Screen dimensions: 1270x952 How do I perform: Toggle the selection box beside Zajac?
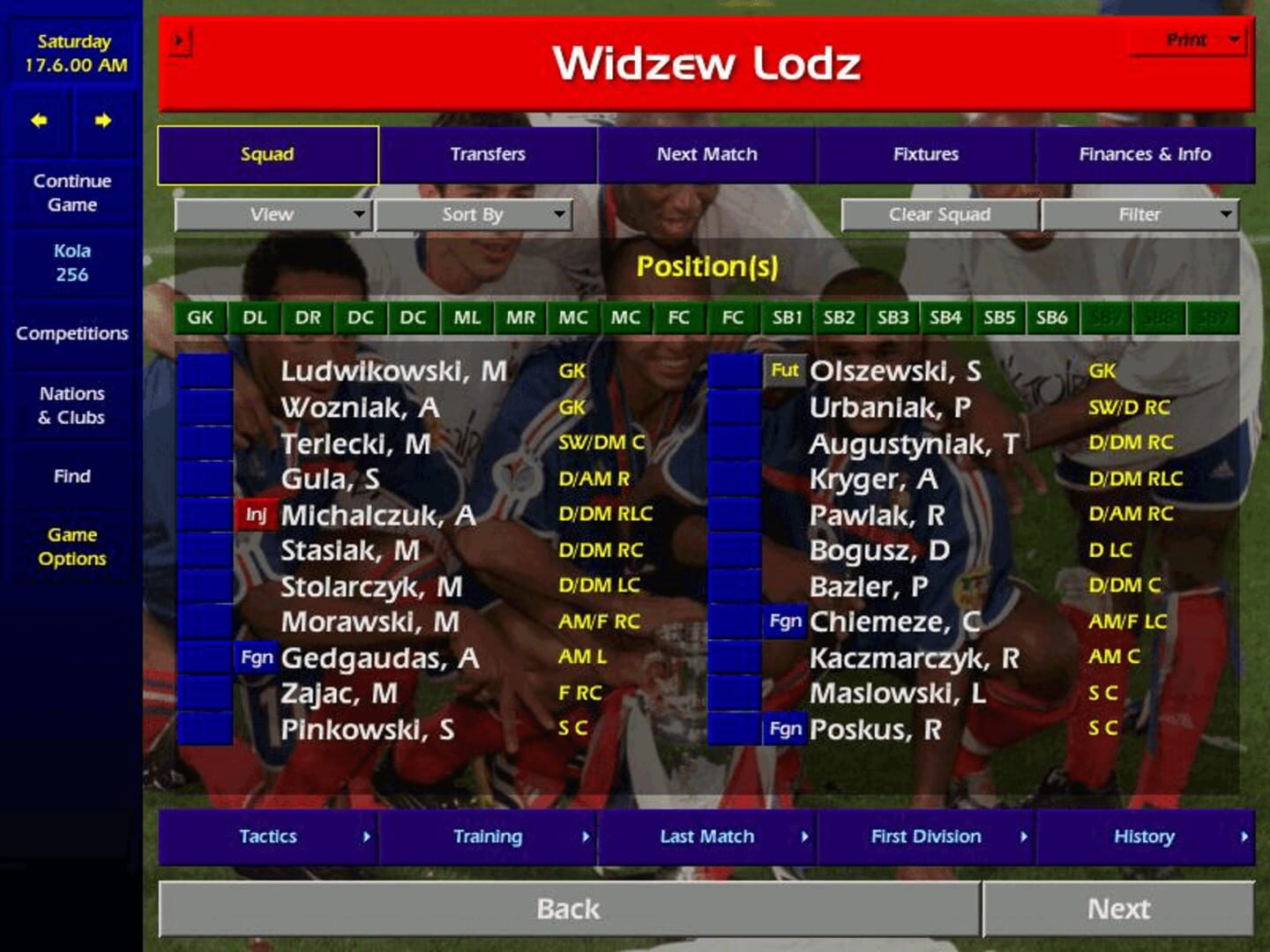[205, 693]
